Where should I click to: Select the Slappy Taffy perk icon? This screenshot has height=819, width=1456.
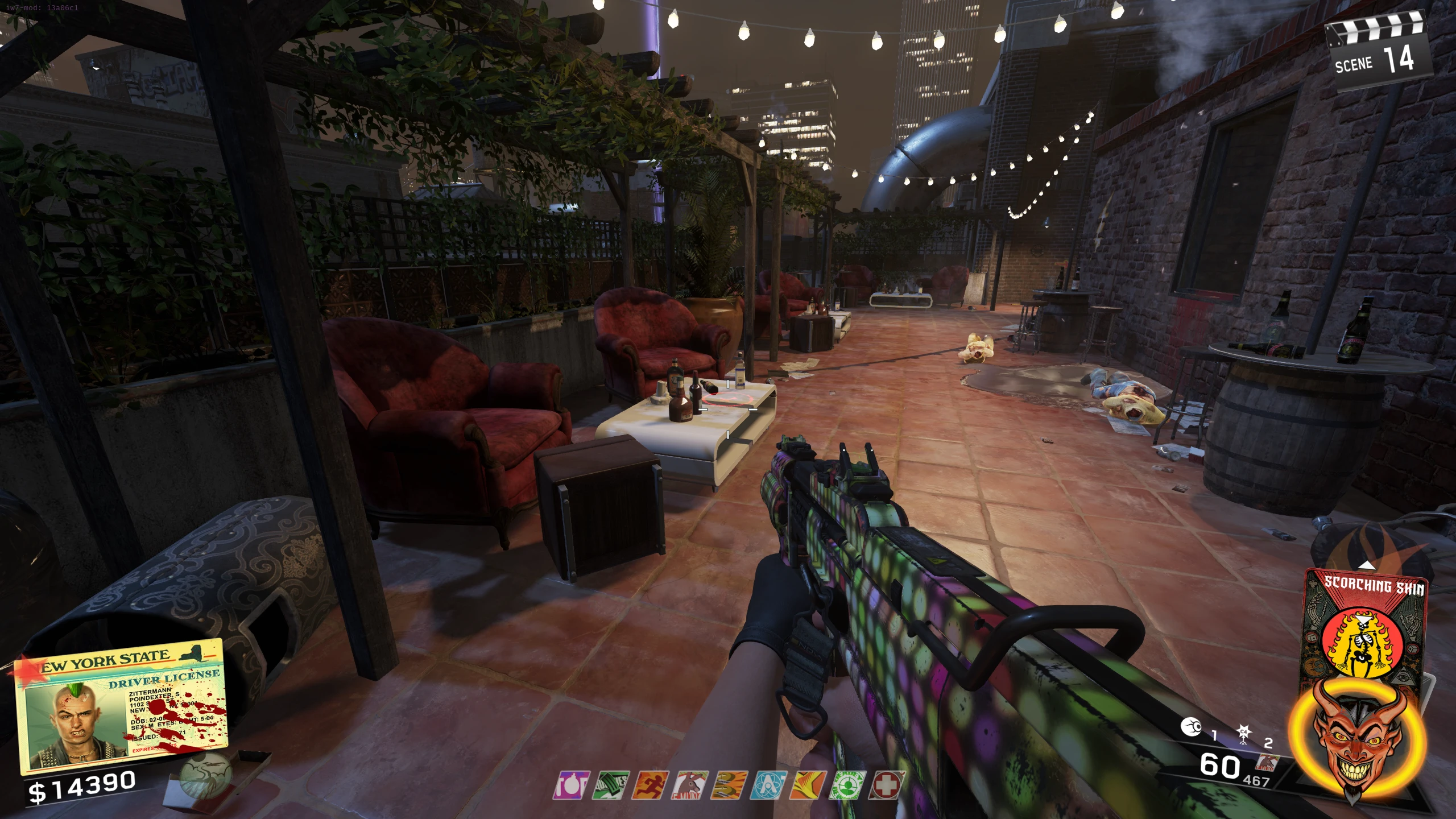click(730, 785)
